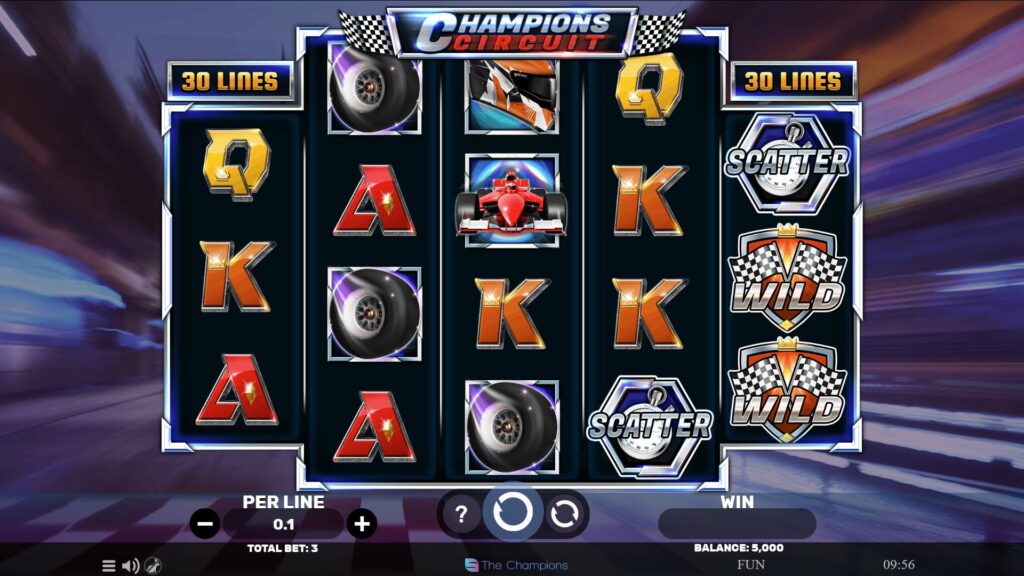1024x576 pixels.
Task: Toggle the sound speaker icon
Action: pos(130,566)
